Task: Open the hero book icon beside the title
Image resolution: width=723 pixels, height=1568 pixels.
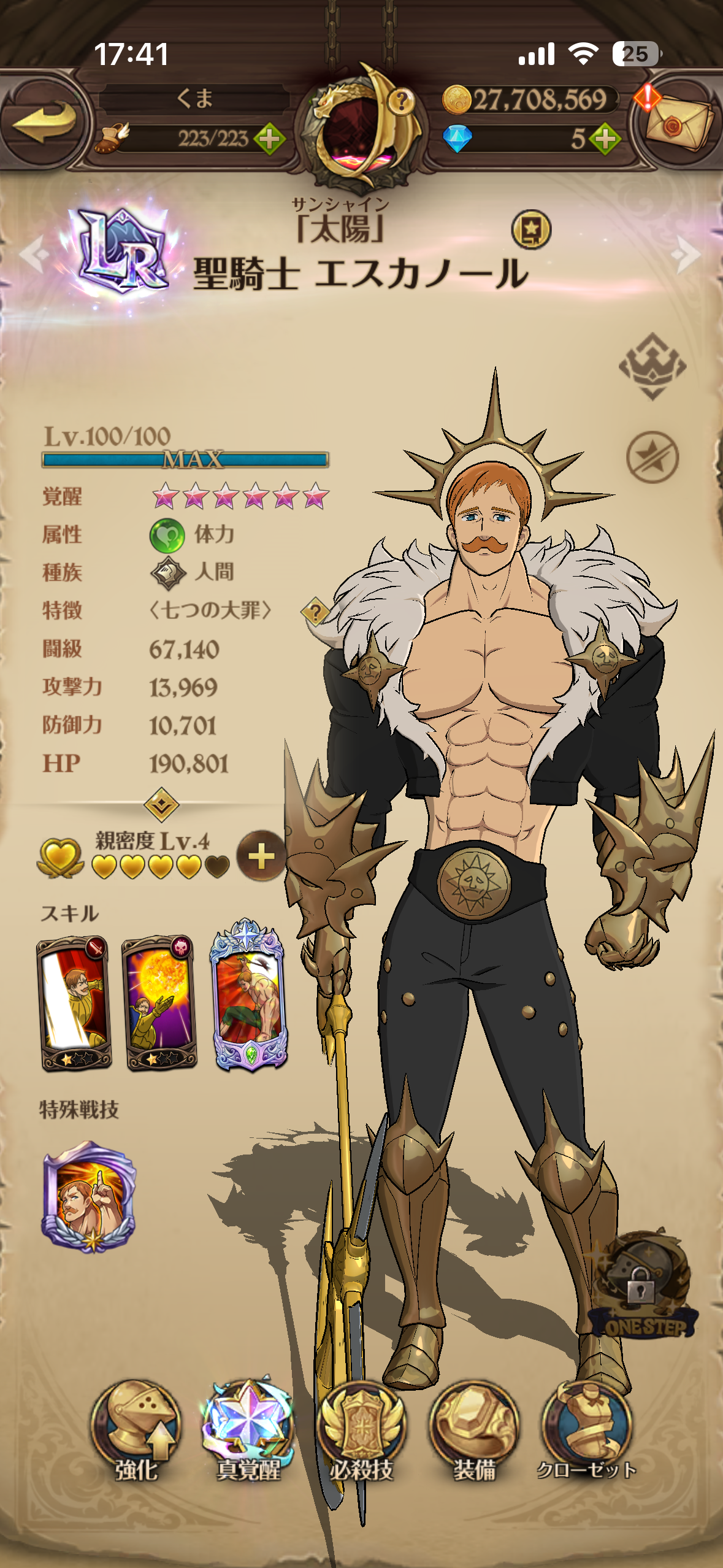Action: [x=531, y=230]
